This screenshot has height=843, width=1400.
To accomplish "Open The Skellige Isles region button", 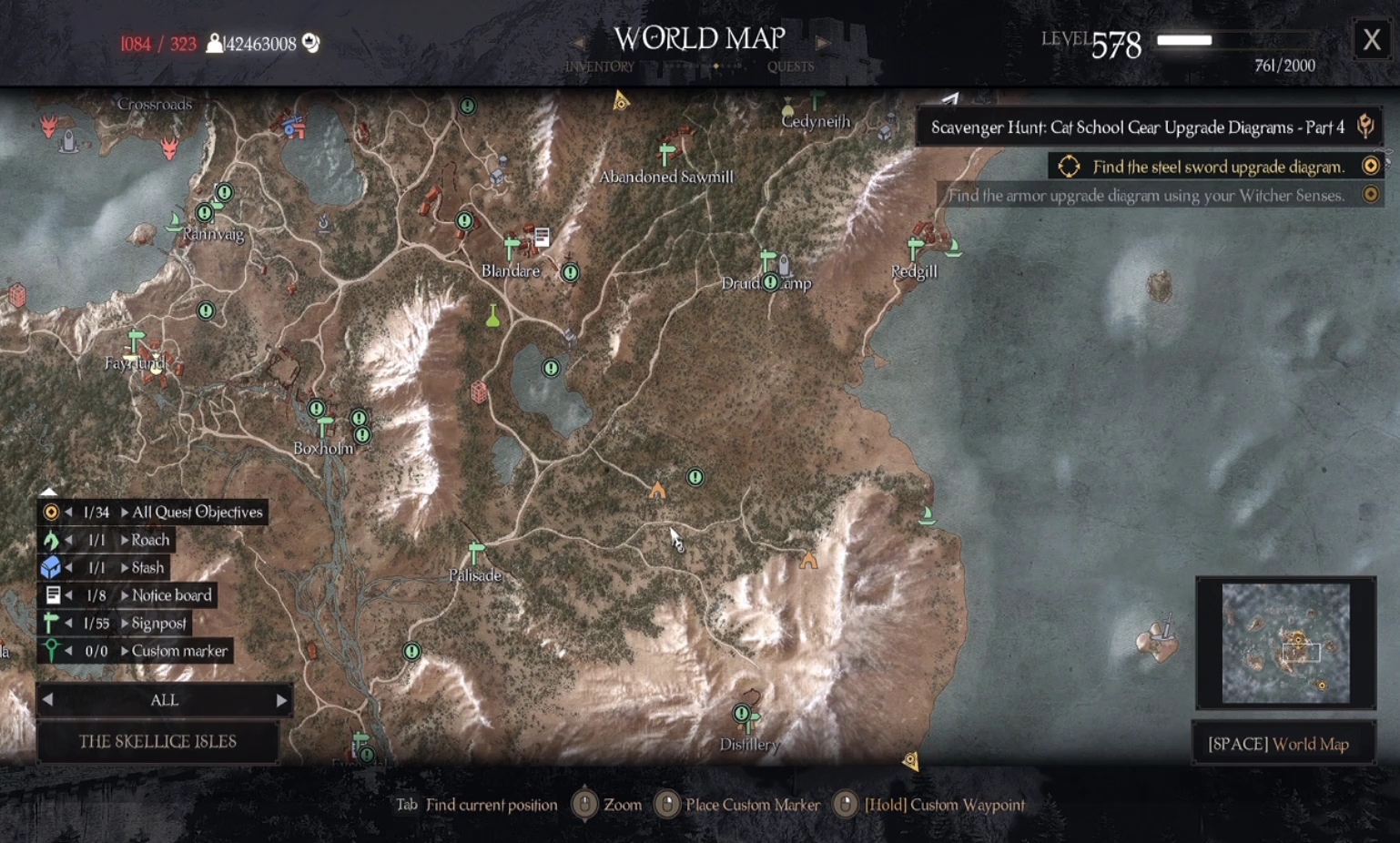I will tap(157, 741).
